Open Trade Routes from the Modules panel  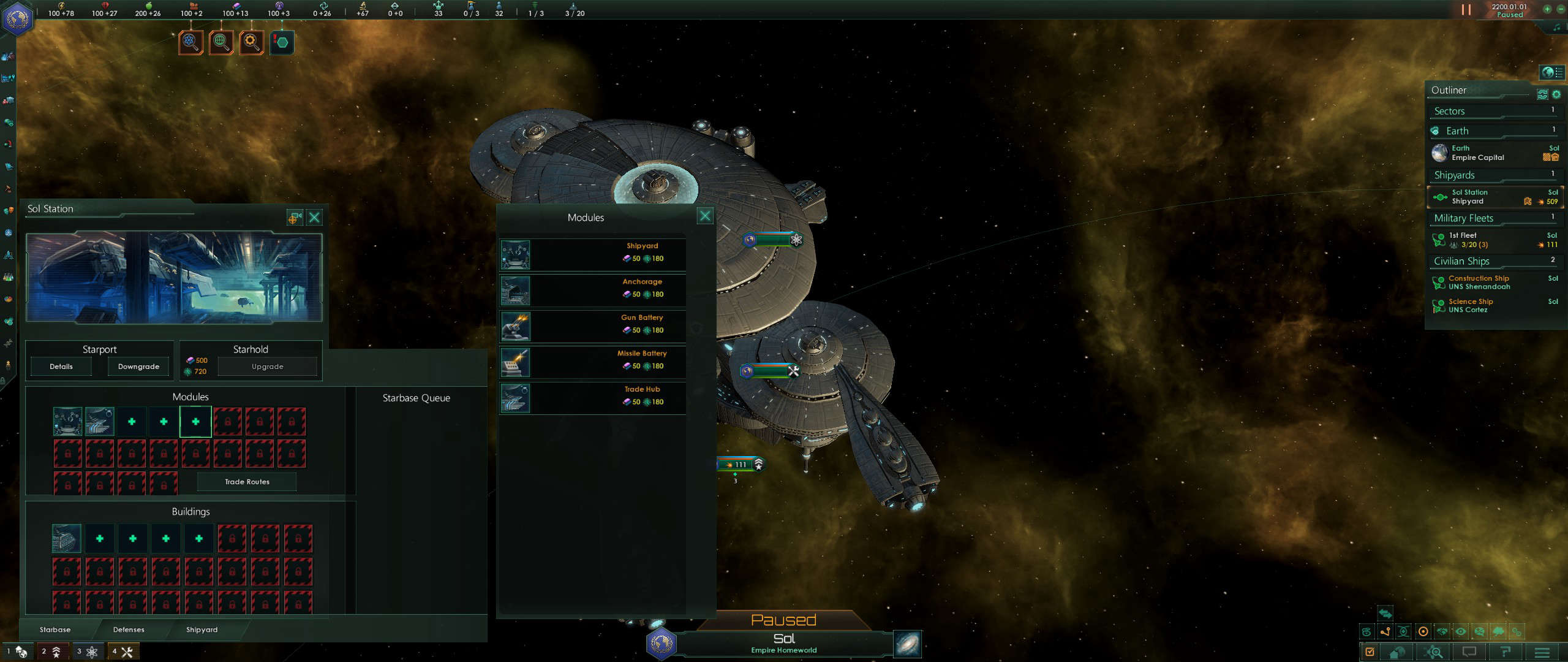(246, 482)
